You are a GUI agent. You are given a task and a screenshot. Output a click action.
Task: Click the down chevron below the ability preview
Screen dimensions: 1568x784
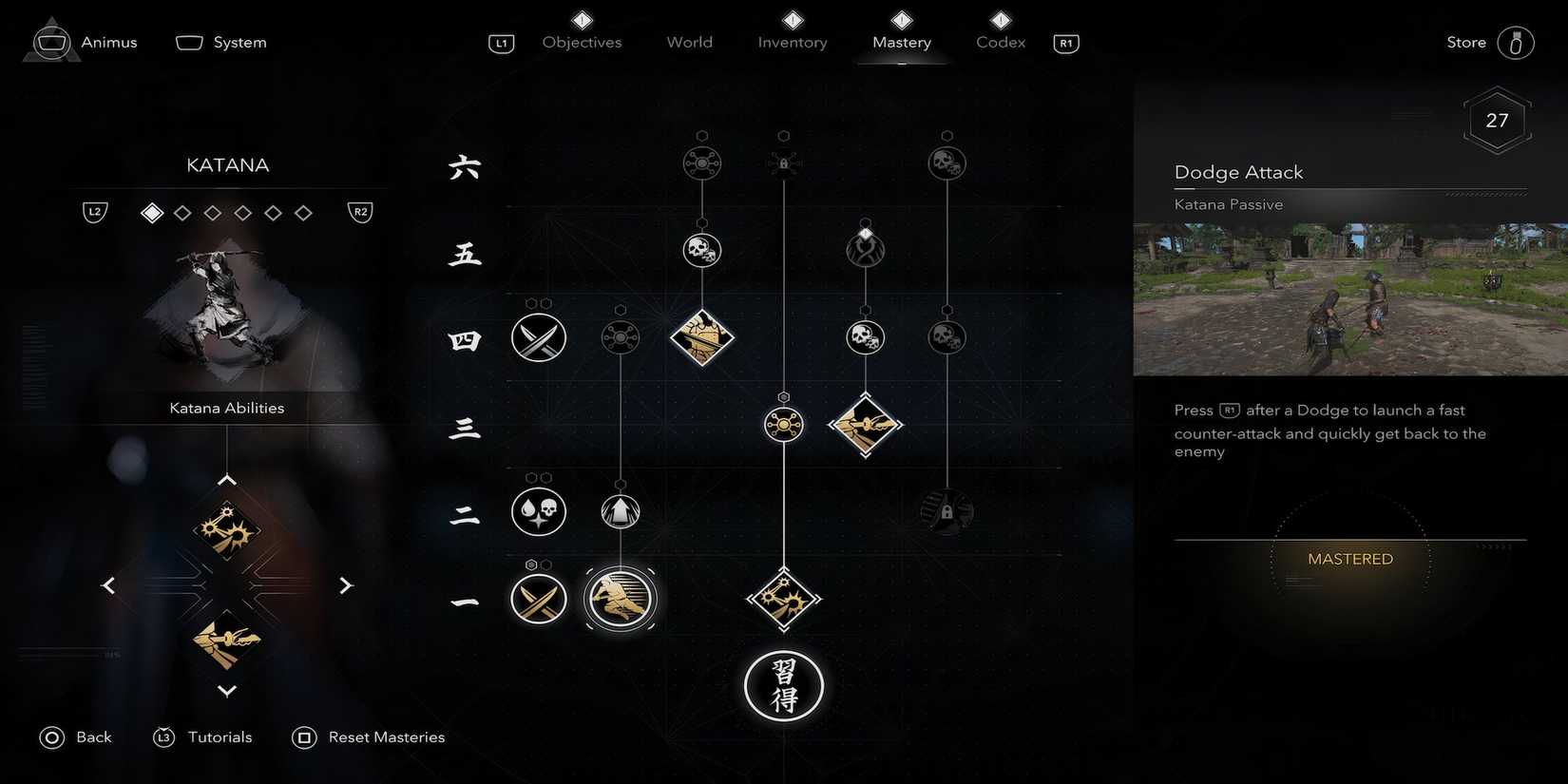[227, 691]
